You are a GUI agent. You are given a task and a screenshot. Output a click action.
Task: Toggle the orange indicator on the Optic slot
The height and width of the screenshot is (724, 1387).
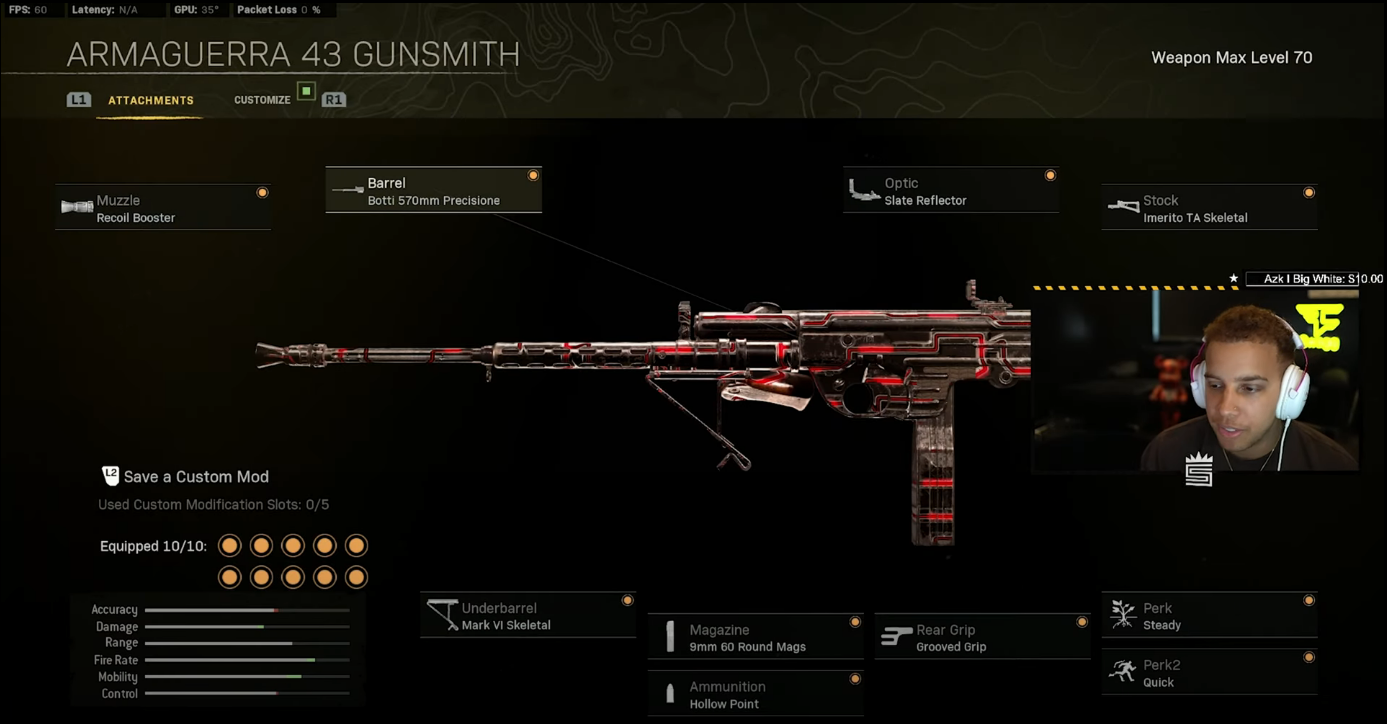(1050, 174)
